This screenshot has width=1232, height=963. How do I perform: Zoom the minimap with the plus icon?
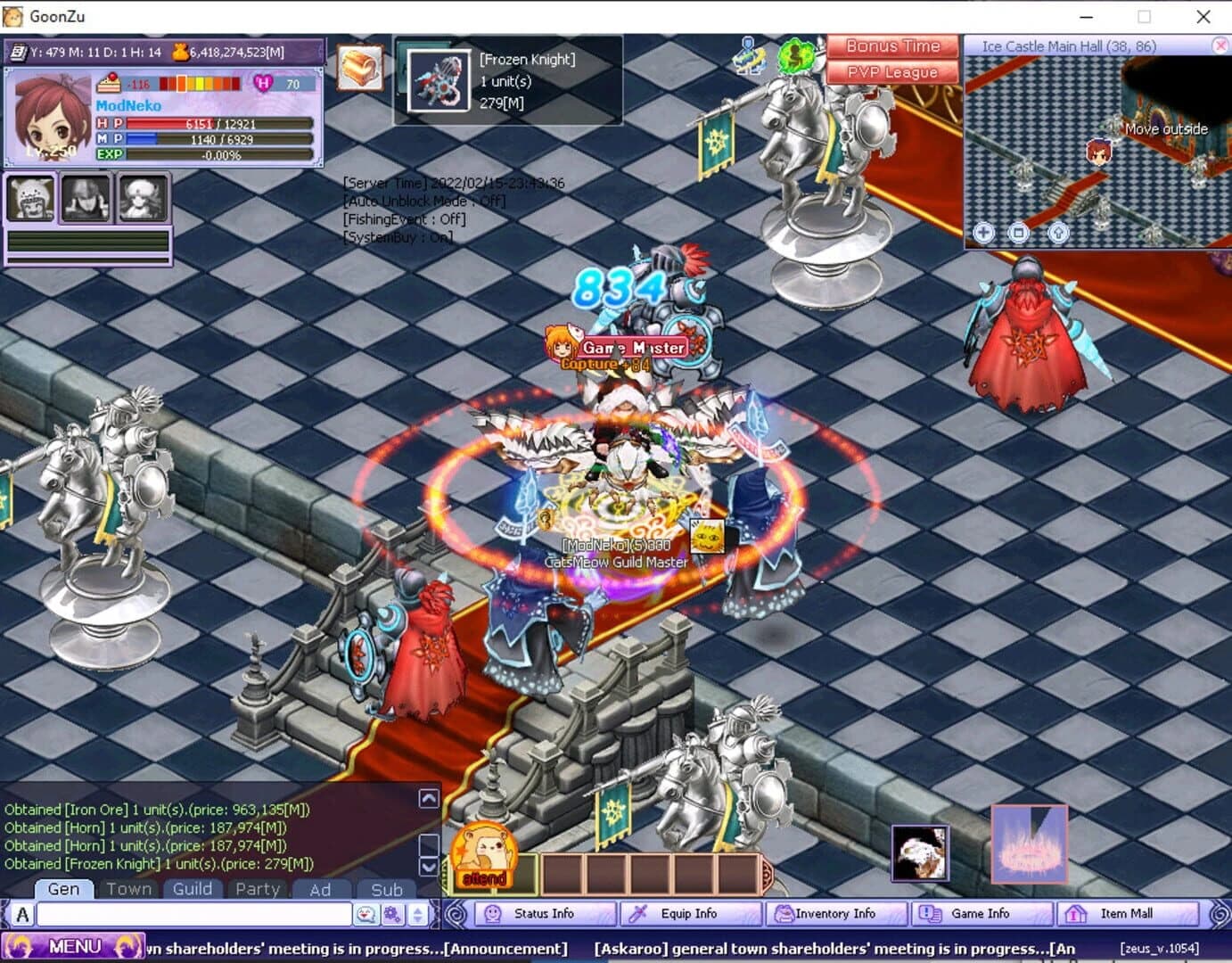983,233
